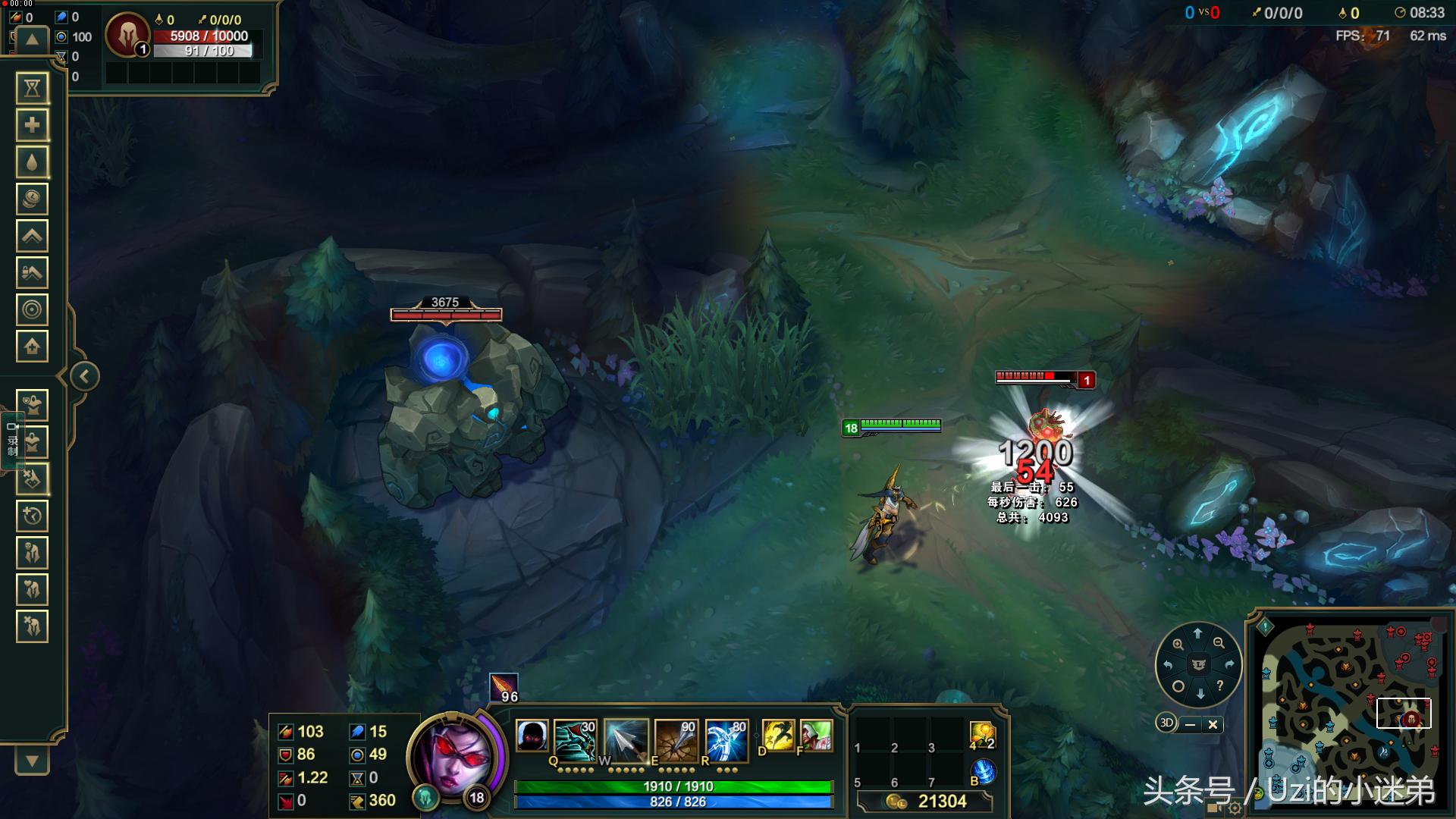The height and width of the screenshot is (819, 1456).
Task: Collapse the practice tool side panel
Action: point(84,376)
